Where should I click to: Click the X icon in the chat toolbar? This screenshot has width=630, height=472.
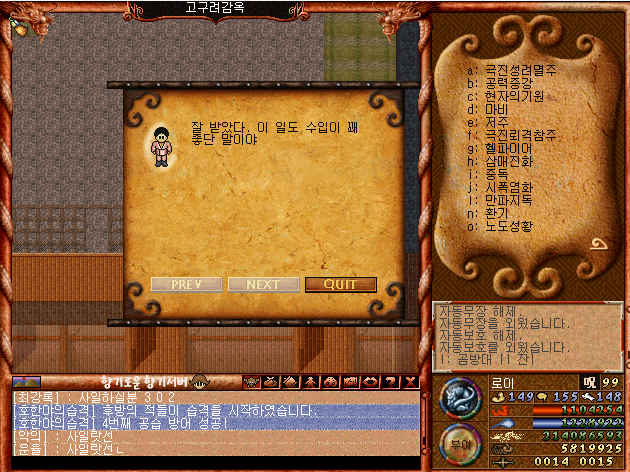(x=411, y=381)
